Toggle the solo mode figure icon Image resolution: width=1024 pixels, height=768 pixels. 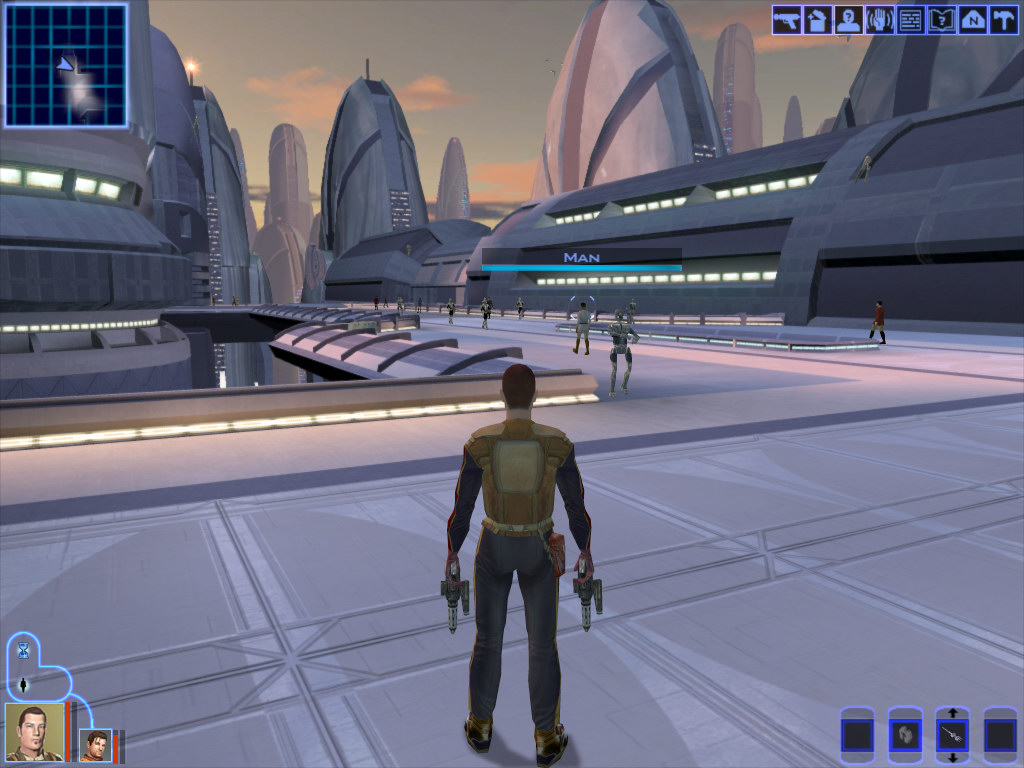(x=22, y=686)
